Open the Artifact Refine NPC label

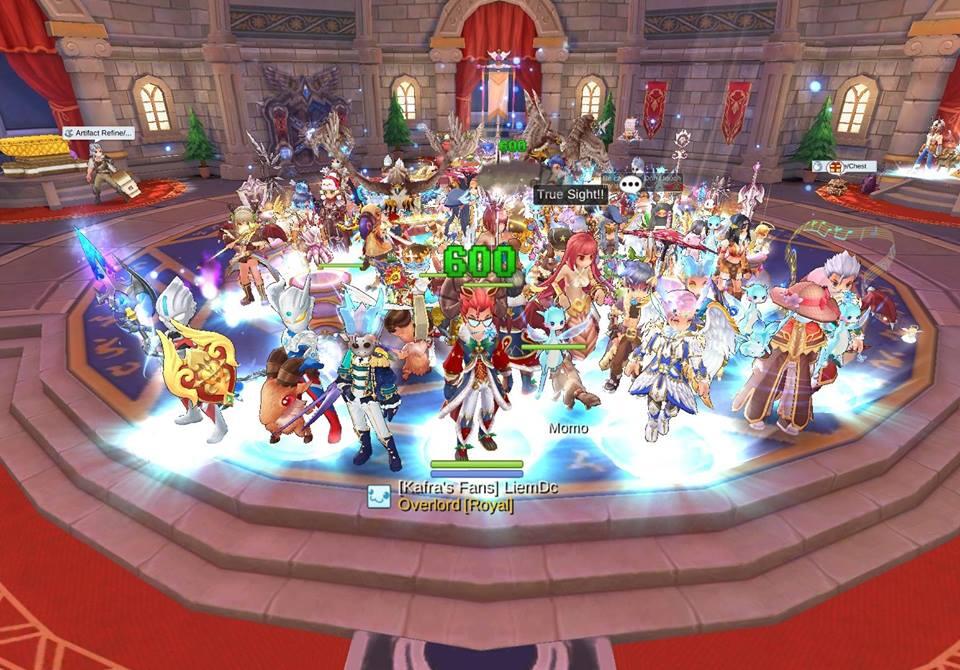(x=98, y=133)
